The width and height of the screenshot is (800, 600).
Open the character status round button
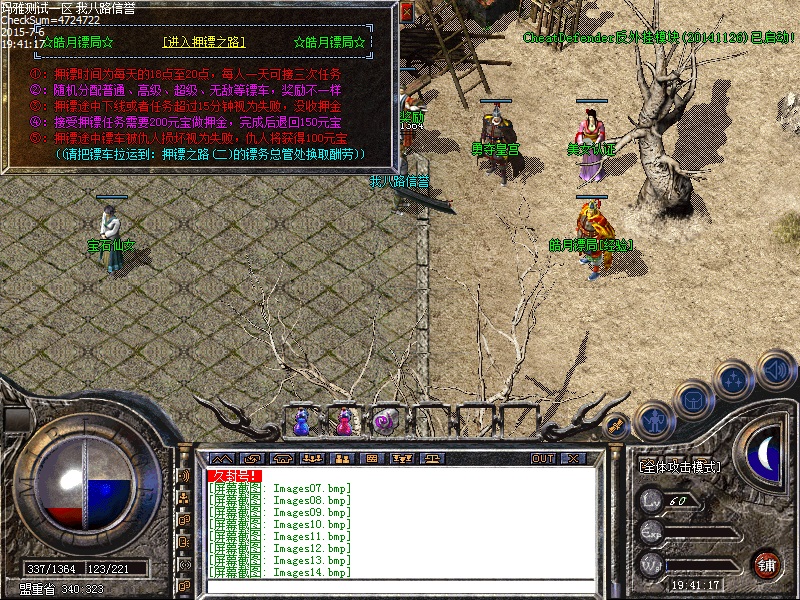pos(654,421)
